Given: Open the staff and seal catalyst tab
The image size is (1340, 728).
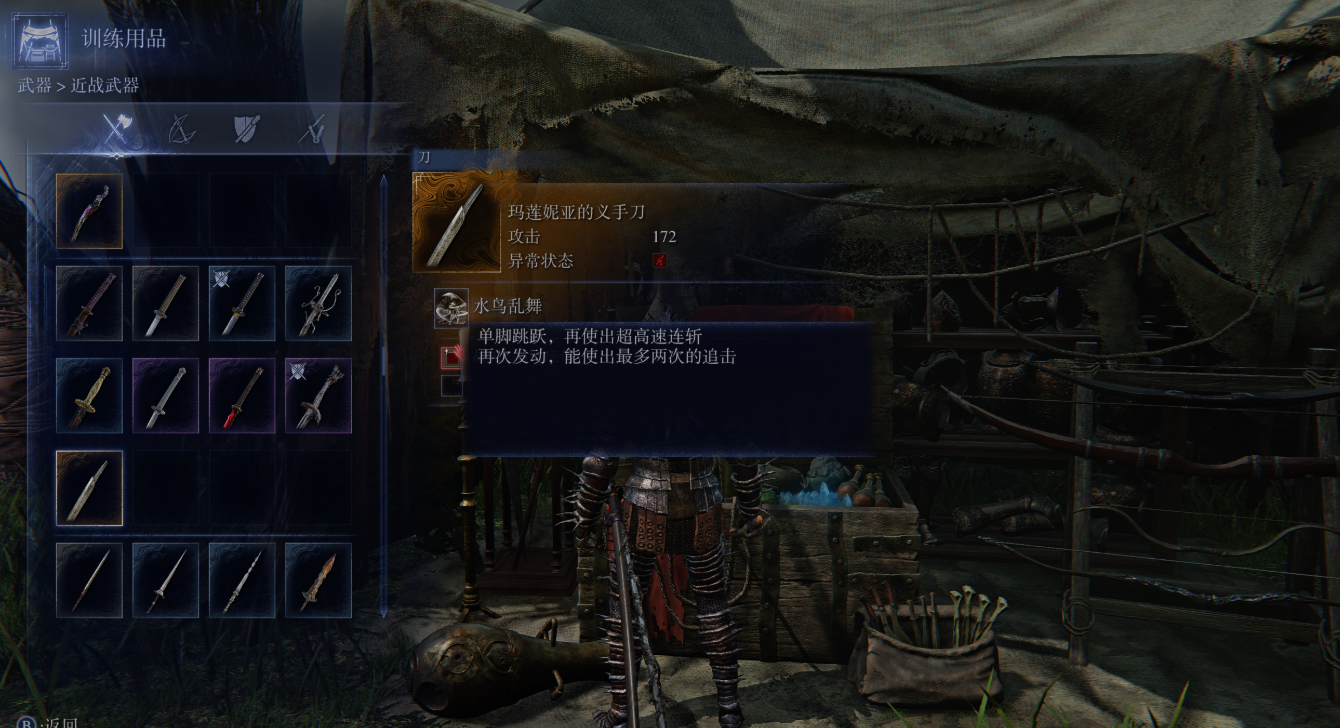Looking at the screenshot, I should click(x=314, y=129).
